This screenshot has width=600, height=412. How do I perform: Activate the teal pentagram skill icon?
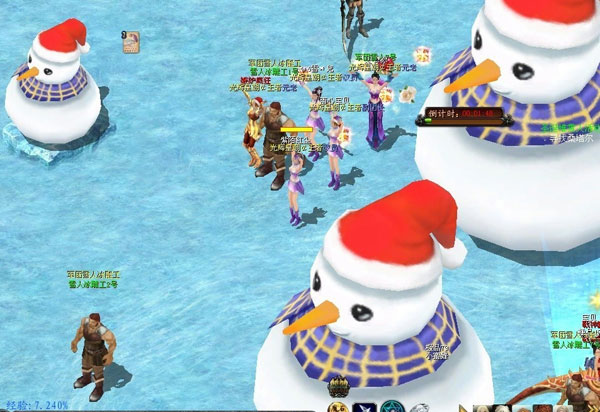coord(393,407)
